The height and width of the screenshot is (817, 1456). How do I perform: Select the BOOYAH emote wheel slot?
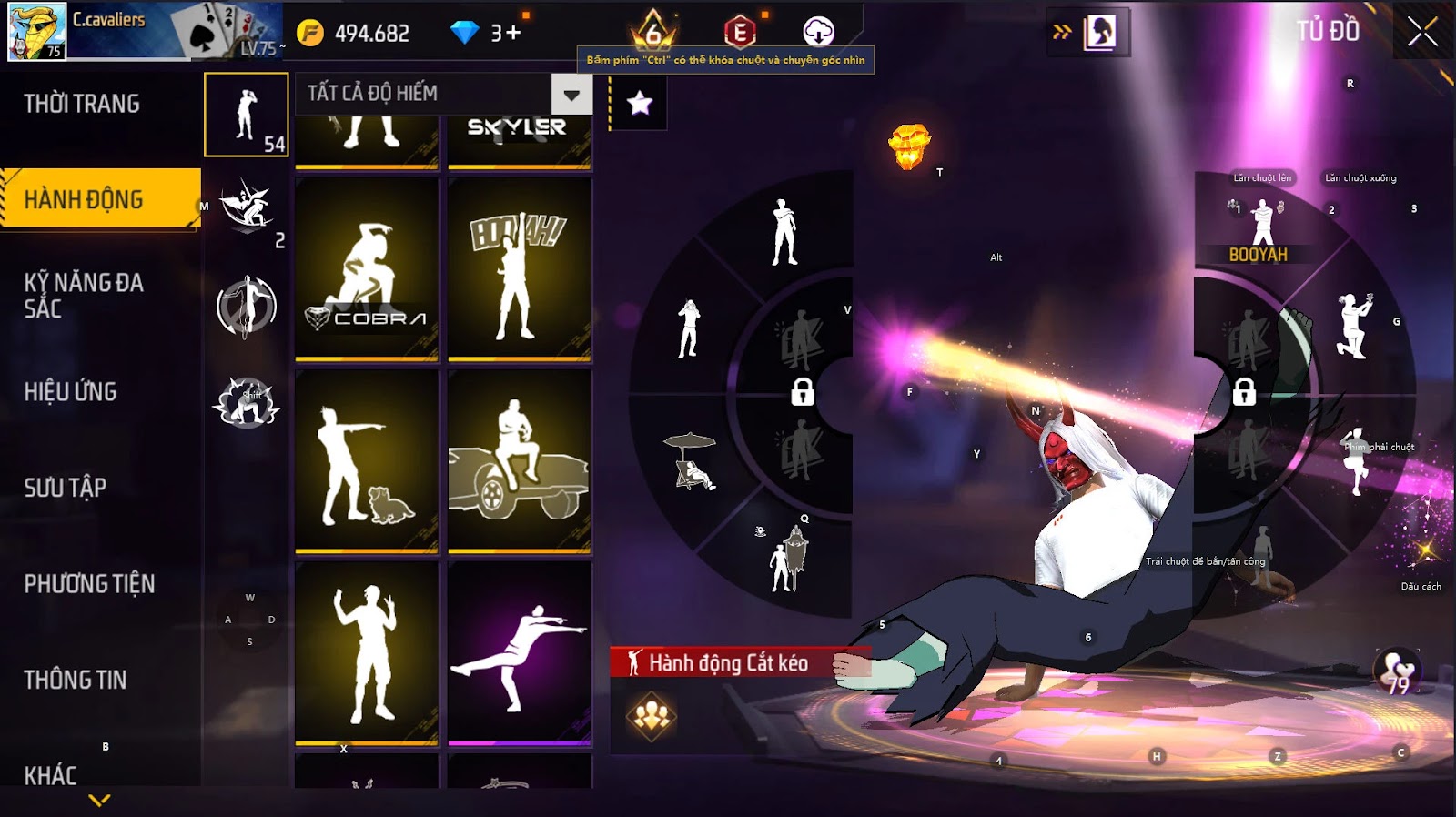click(x=1259, y=229)
